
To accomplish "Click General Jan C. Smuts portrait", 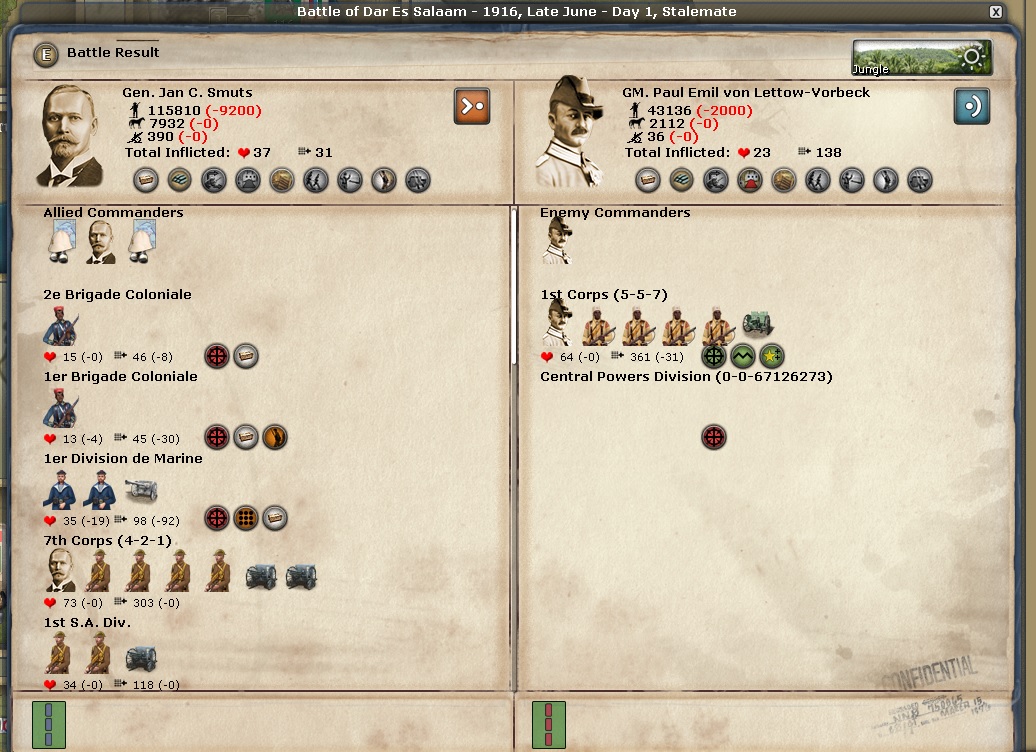I will 71,136.
